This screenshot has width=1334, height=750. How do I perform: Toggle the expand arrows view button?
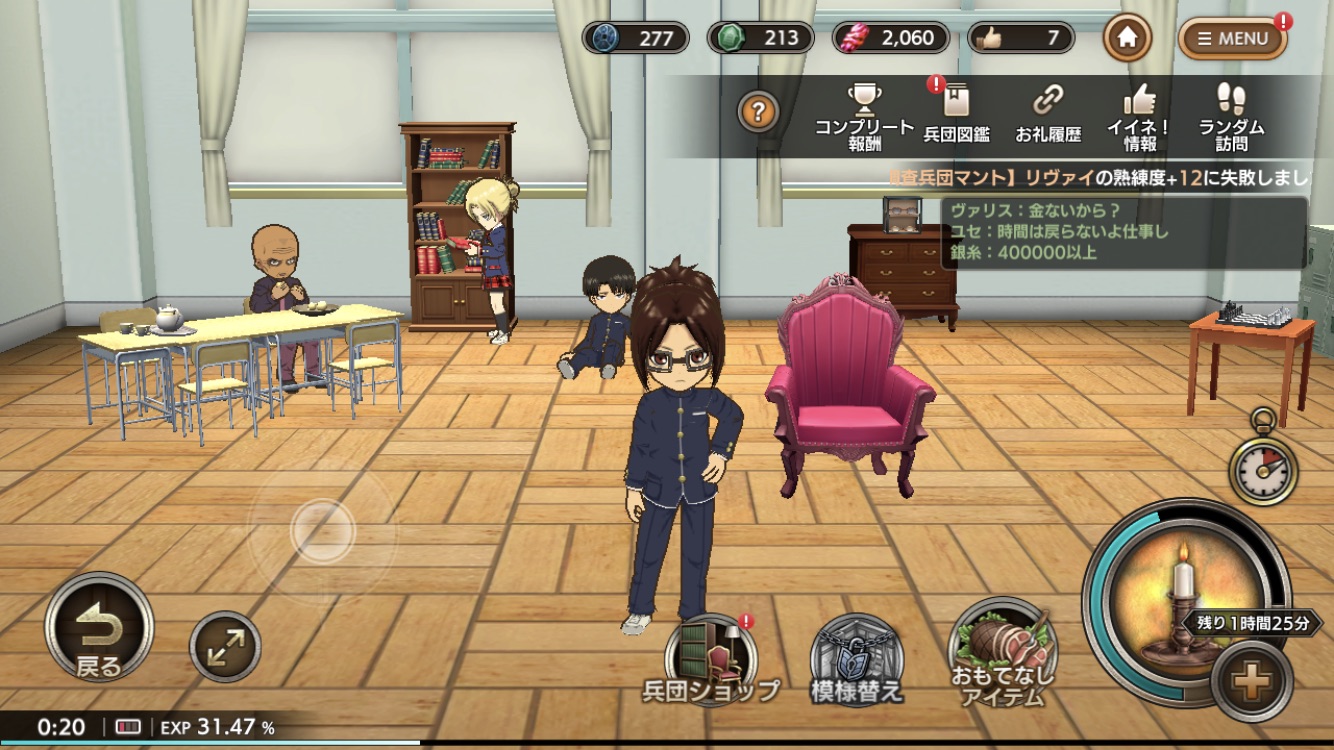tap(225, 647)
